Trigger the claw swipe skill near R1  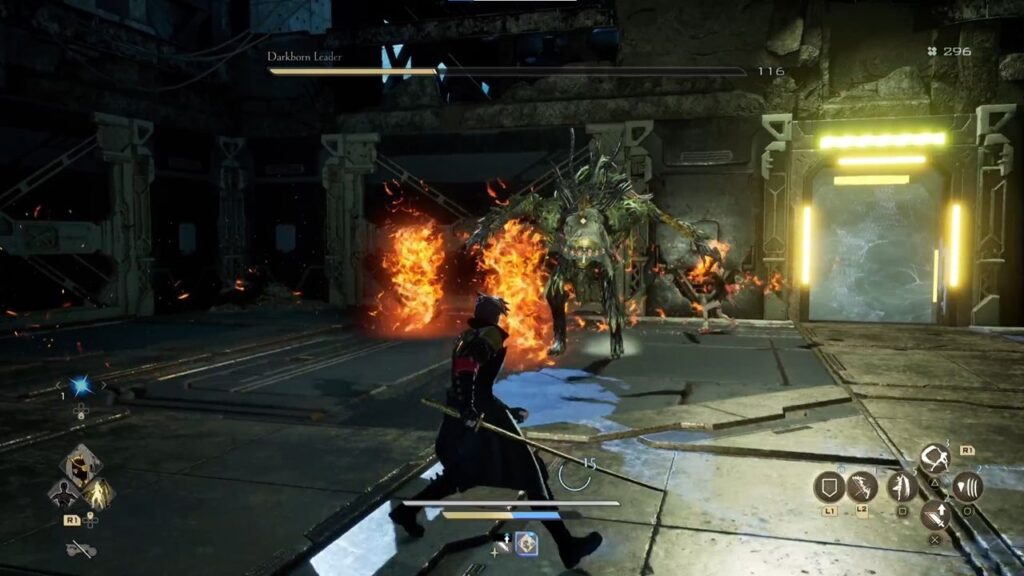click(935, 459)
